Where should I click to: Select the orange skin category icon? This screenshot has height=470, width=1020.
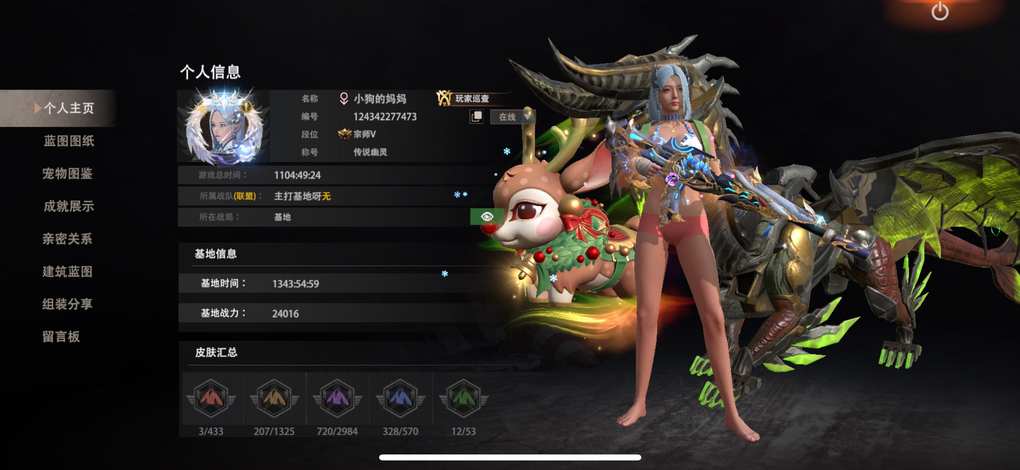tap(274, 398)
